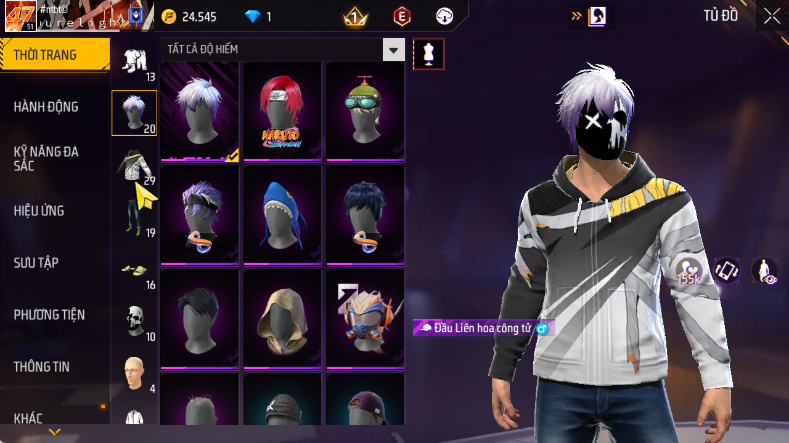Screen dimensions: 789x443
Task: Select the red-haired Naruto head item
Action: [x=282, y=110]
